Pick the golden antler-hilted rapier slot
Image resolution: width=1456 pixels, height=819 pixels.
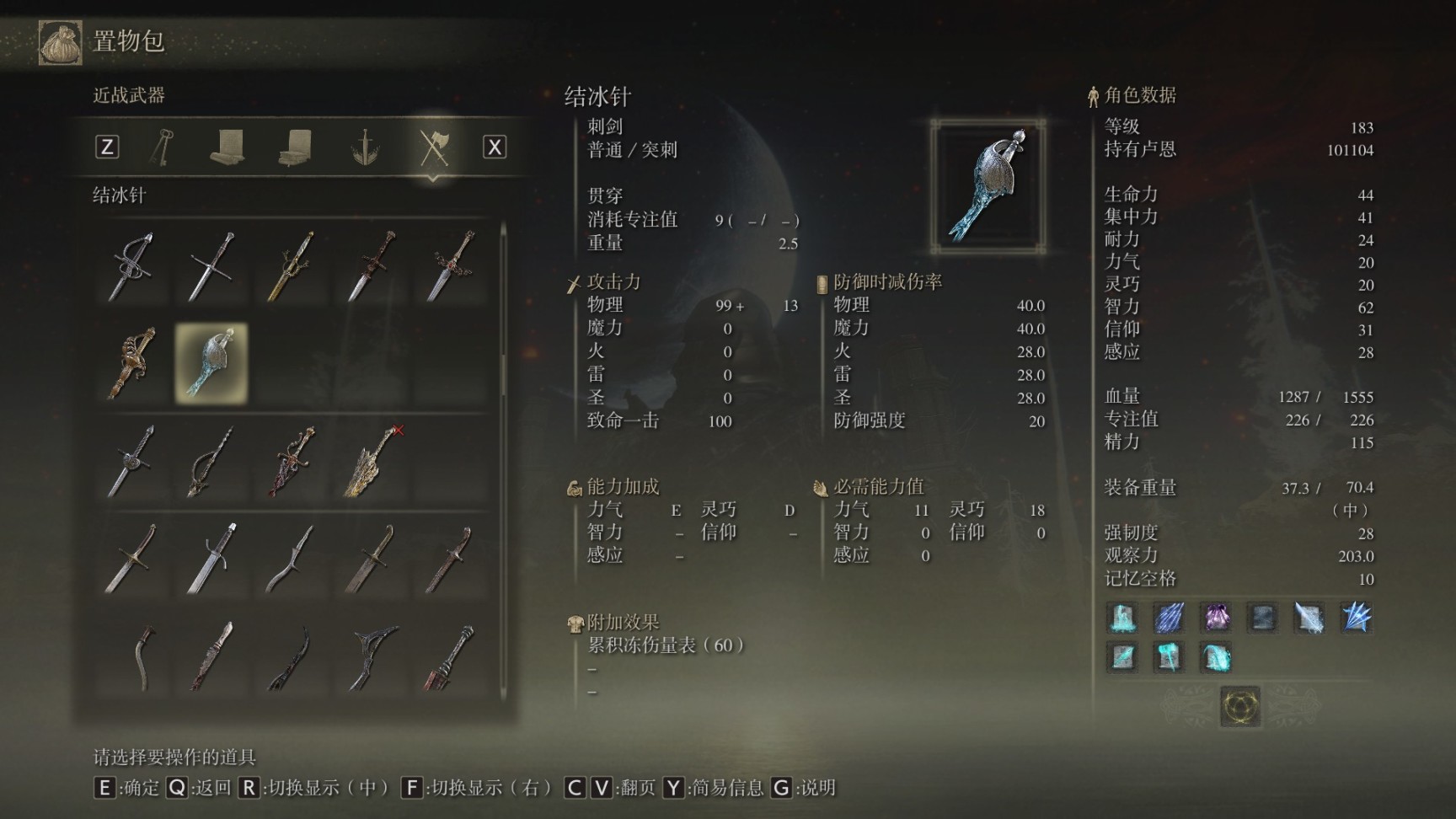click(292, 266)
